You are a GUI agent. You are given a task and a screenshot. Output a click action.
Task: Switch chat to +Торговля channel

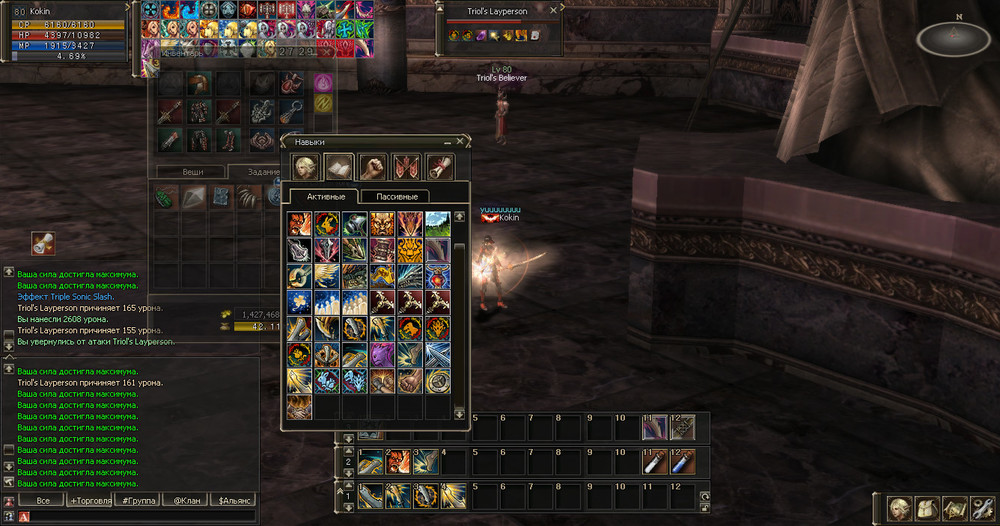coord(91,500)
